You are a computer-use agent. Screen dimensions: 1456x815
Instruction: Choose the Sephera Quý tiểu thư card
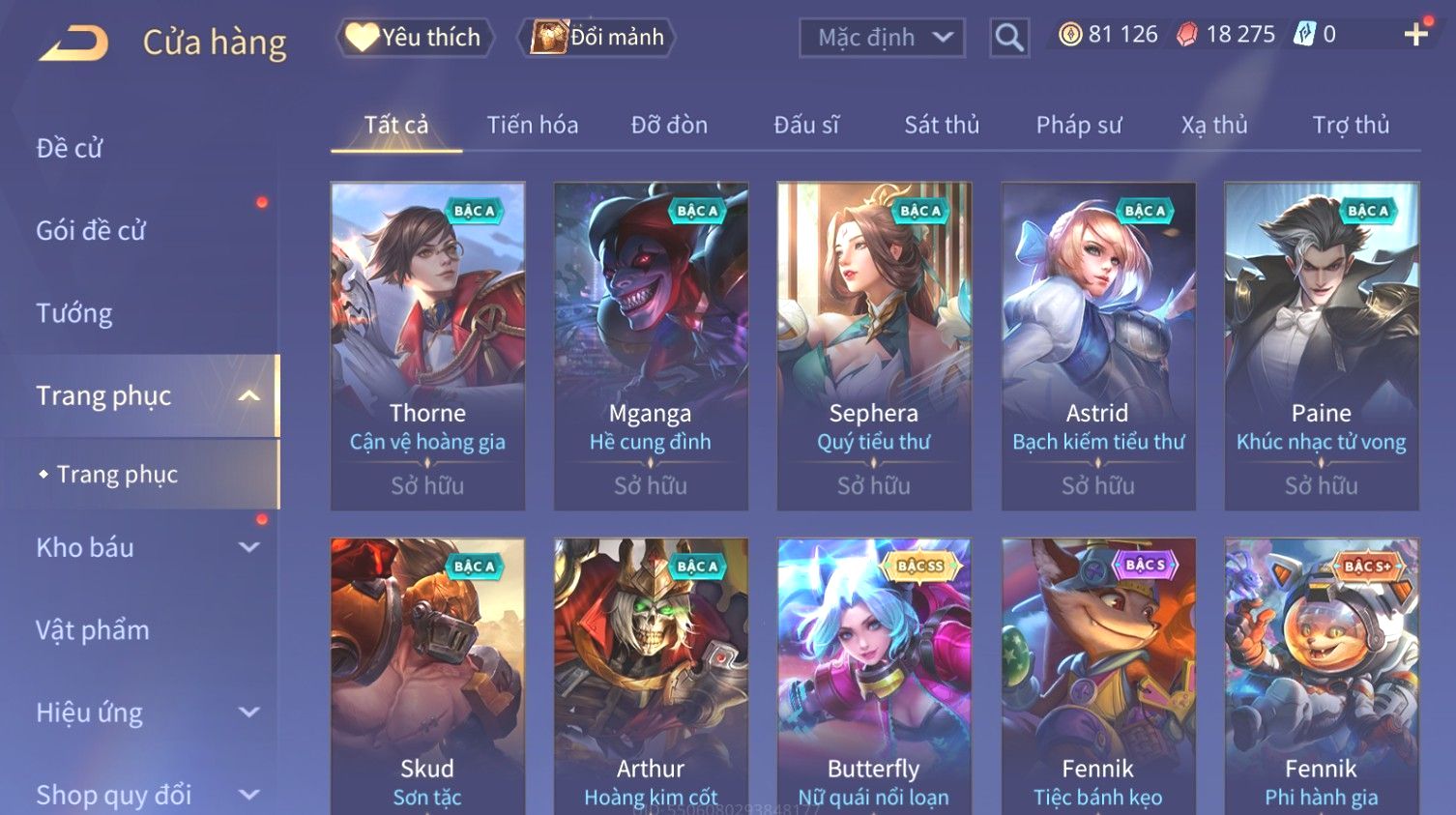point(874,345)
